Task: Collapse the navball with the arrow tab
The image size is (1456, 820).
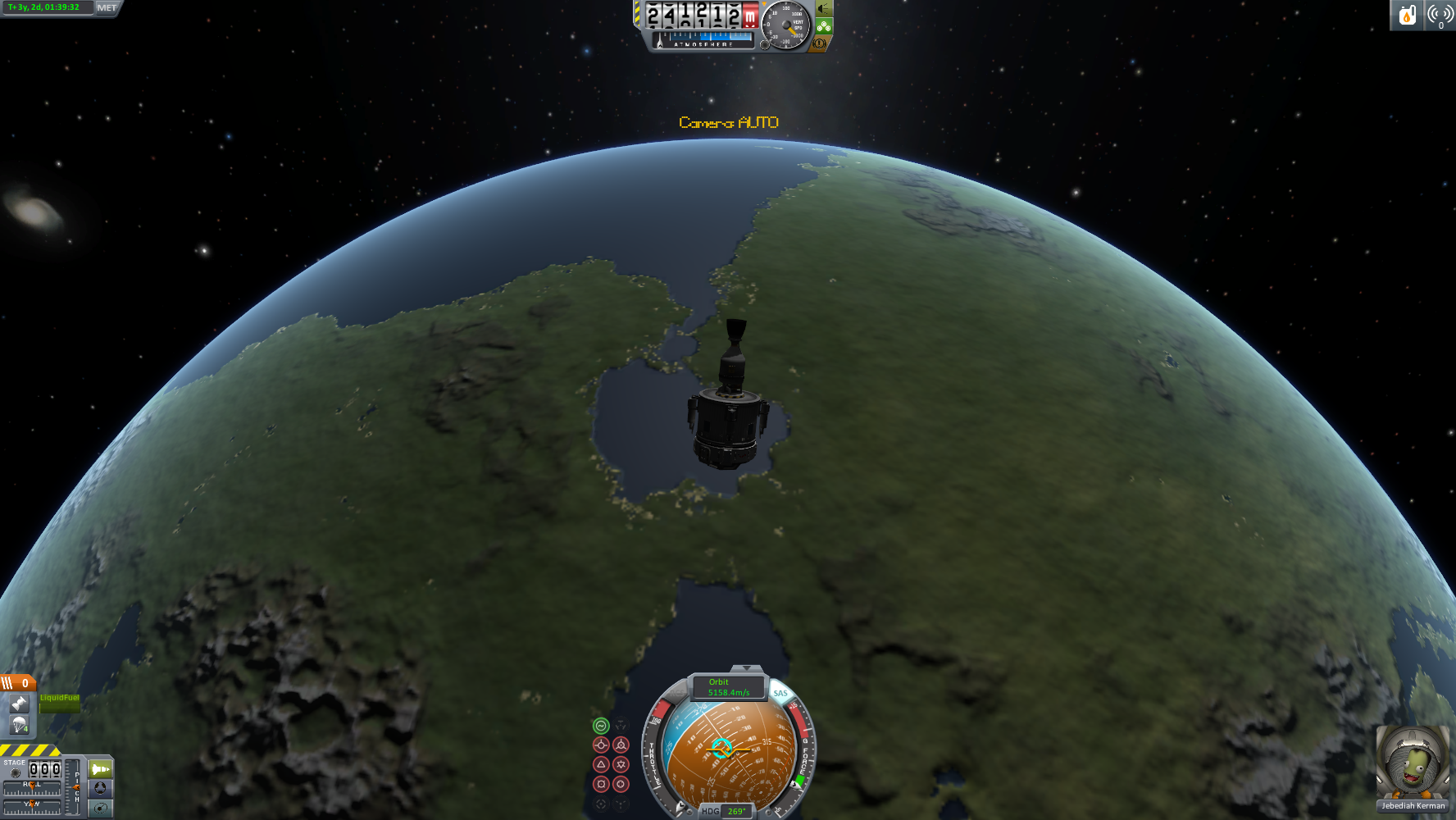Action: [746, 669]
